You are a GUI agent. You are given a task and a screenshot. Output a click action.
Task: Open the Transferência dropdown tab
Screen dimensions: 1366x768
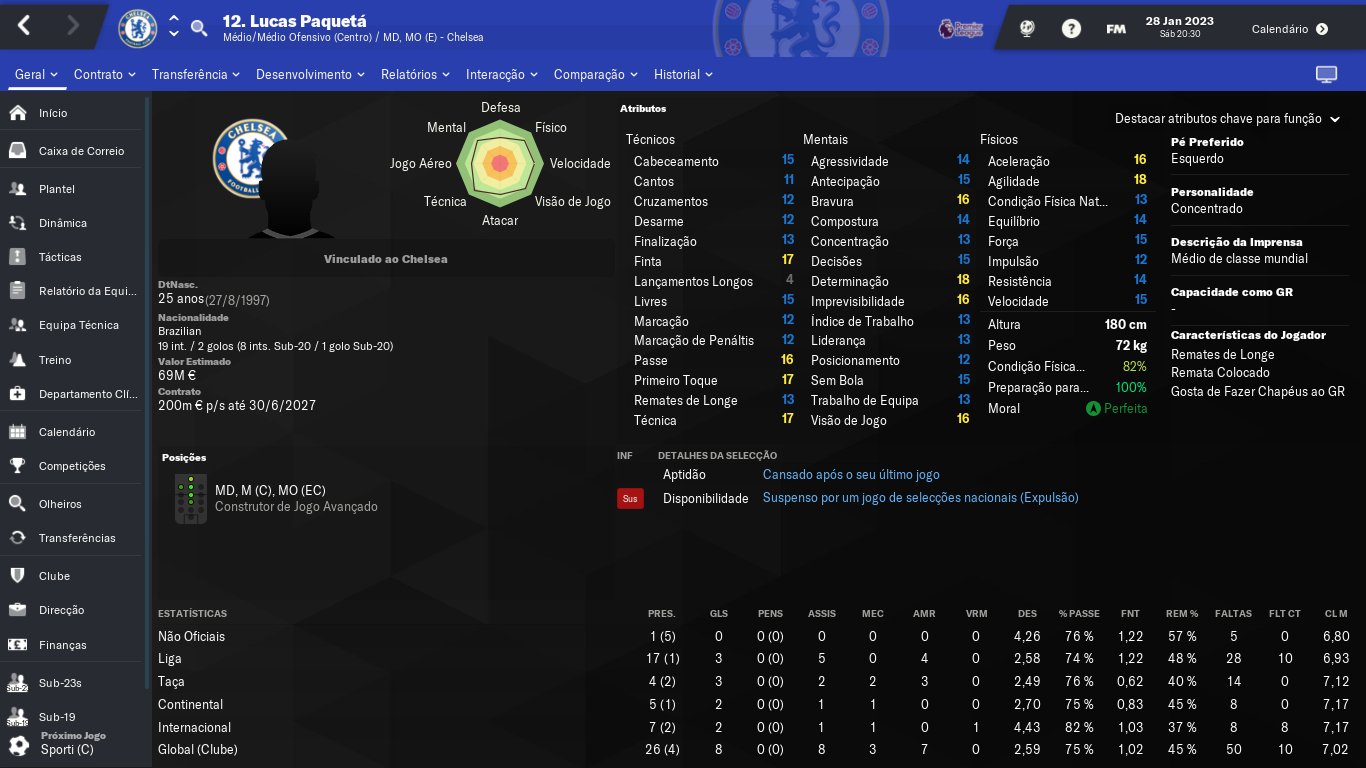coord(196,74)
